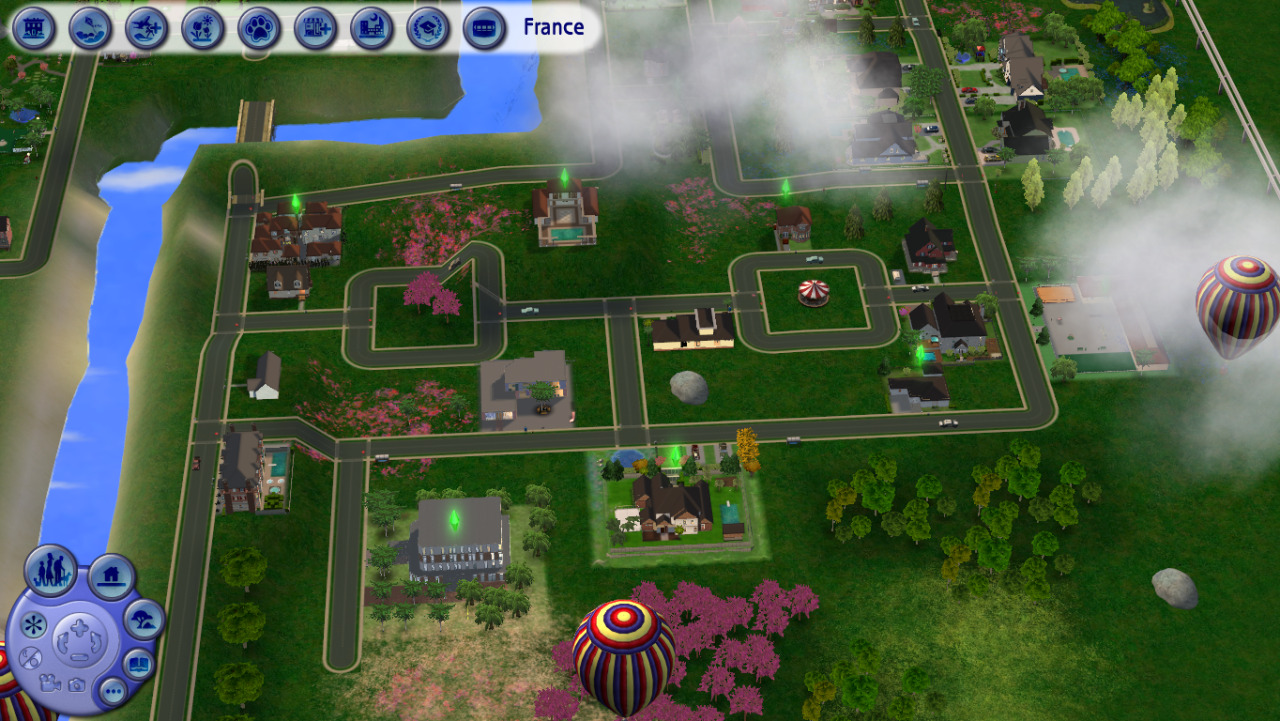Zoom out with the minus control
Viewport: 1280px width, 721px height.
78,657
